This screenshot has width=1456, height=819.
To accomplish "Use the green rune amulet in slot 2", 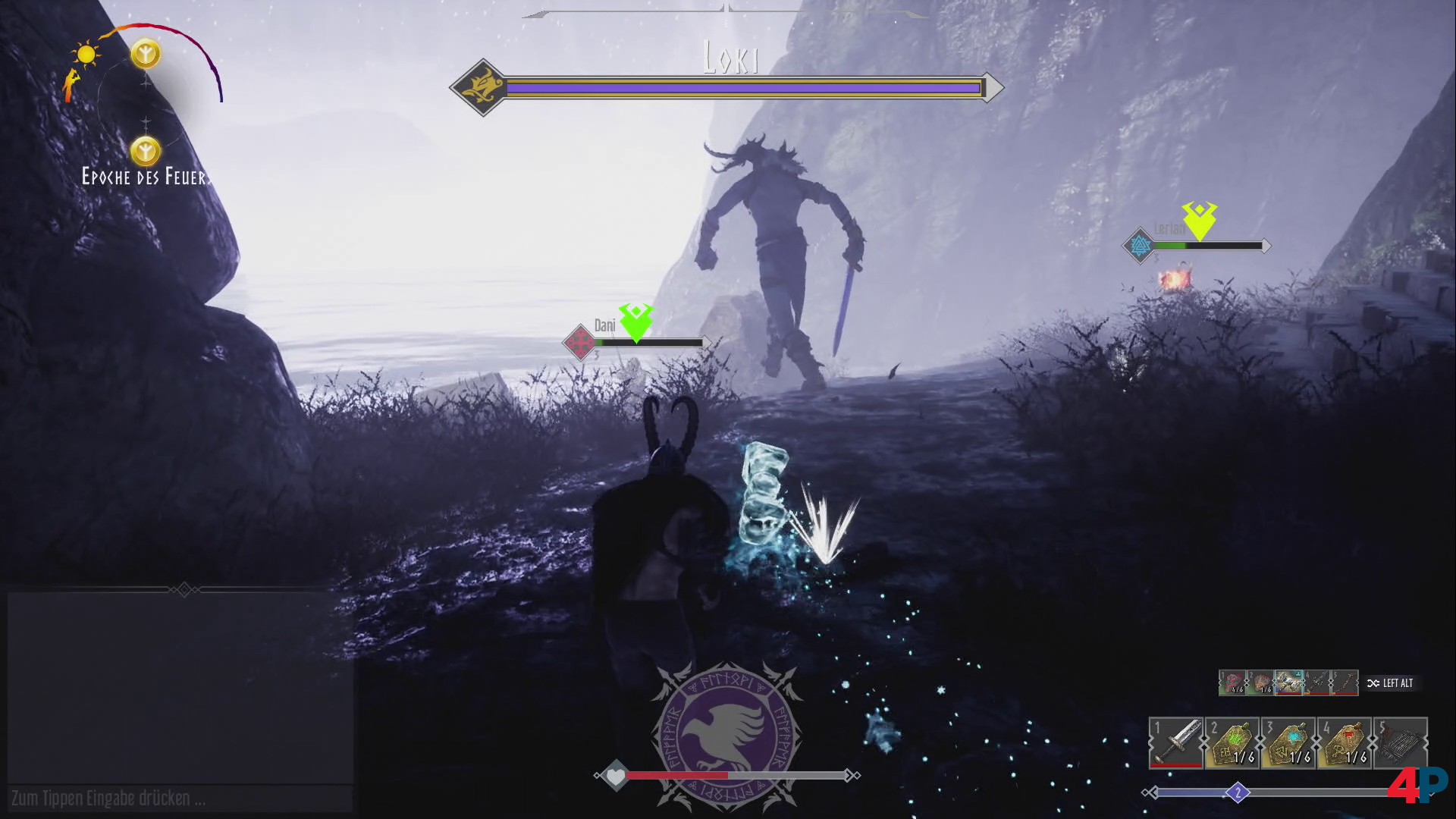I will (1232, 742).
